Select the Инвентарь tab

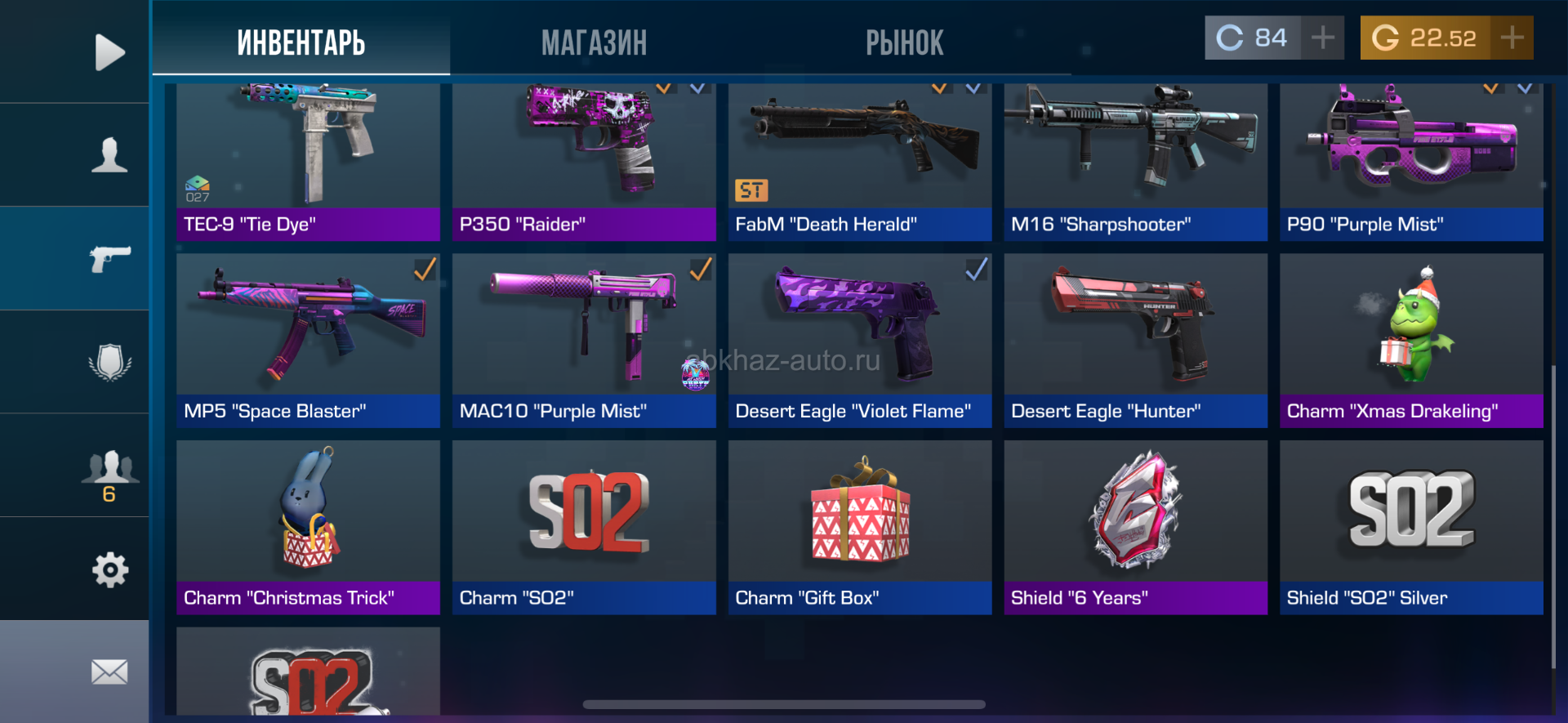coord(301,42)
